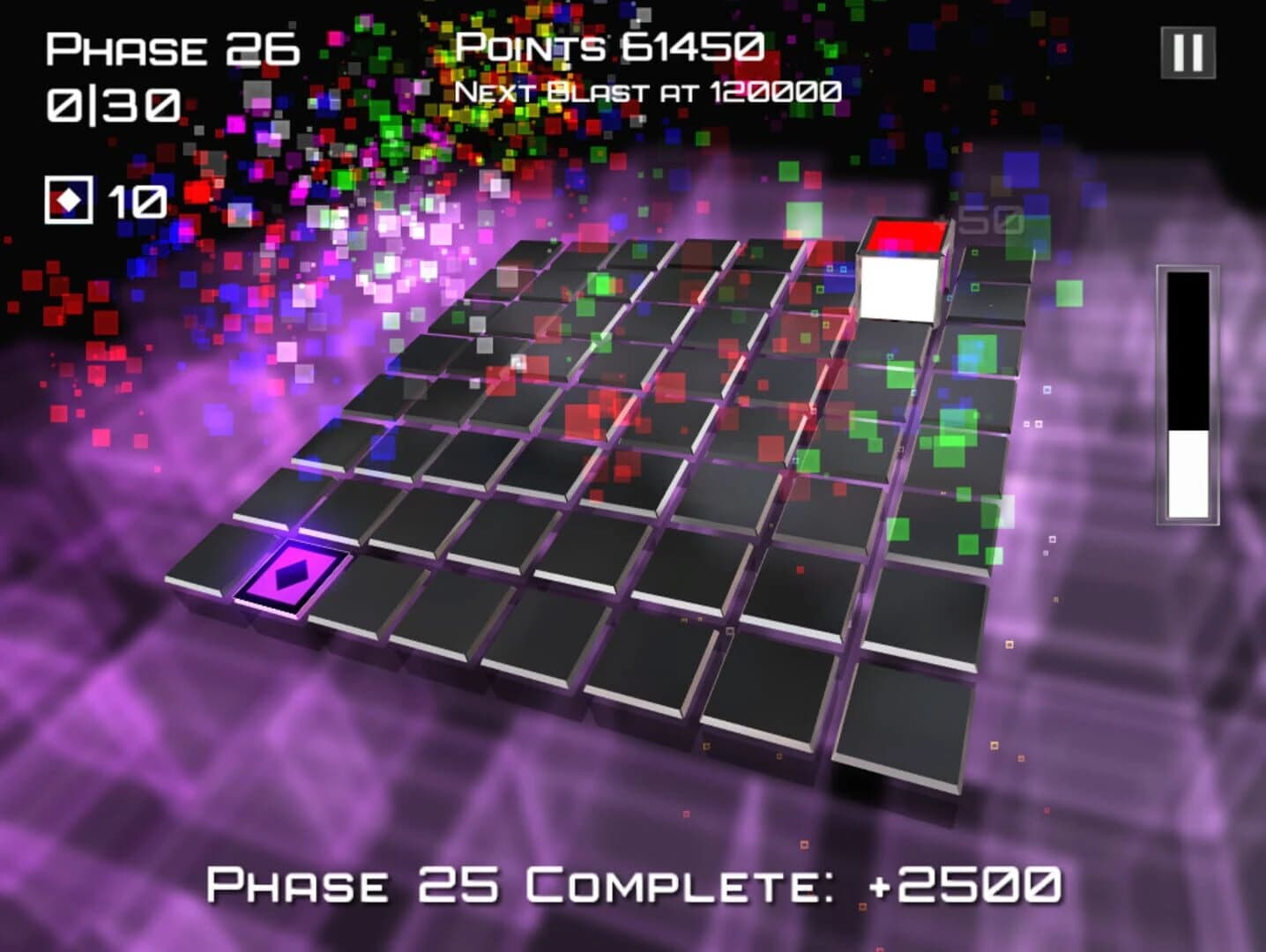Click the white portion of the right-side gauge

coord(1188,472)
